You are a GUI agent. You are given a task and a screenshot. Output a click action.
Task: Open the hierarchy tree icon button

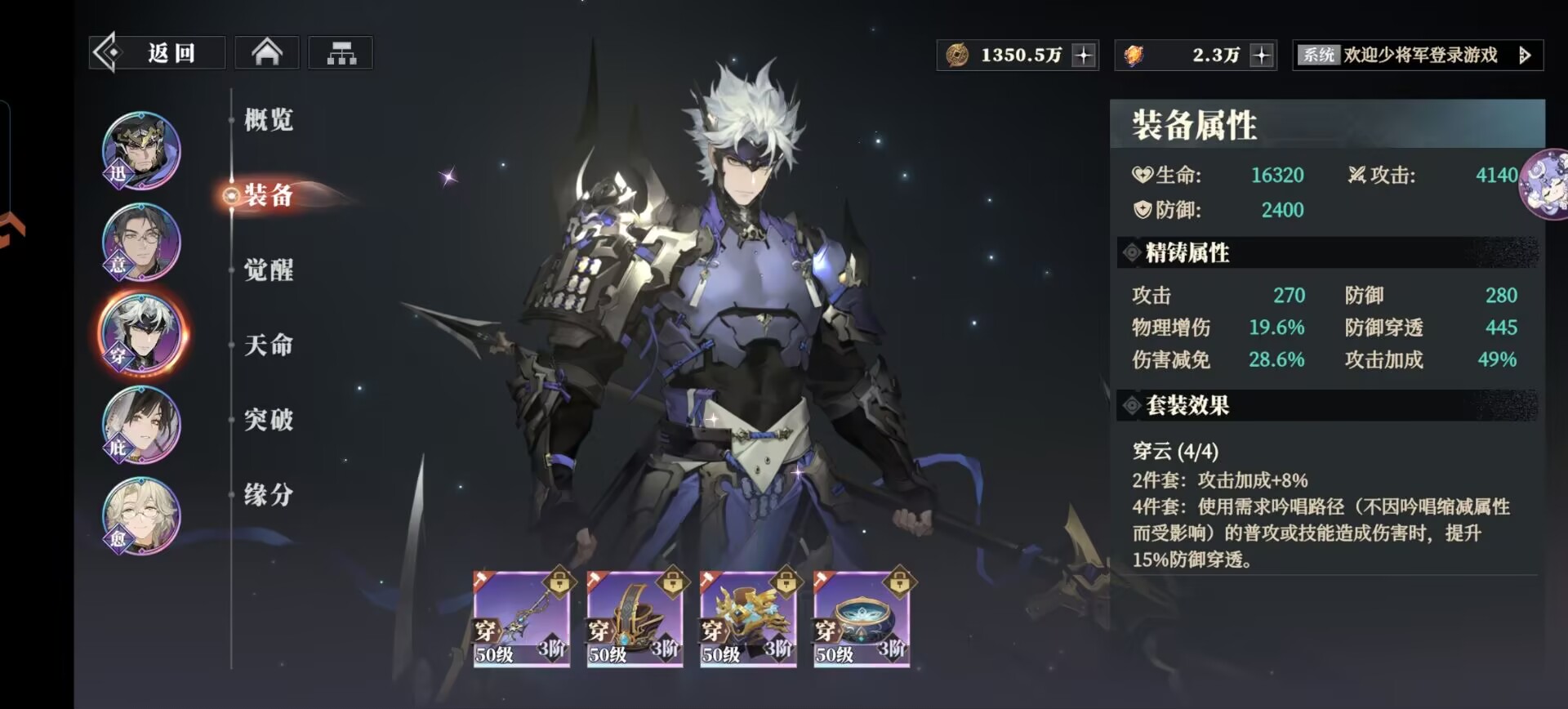[x=341, y=54]
